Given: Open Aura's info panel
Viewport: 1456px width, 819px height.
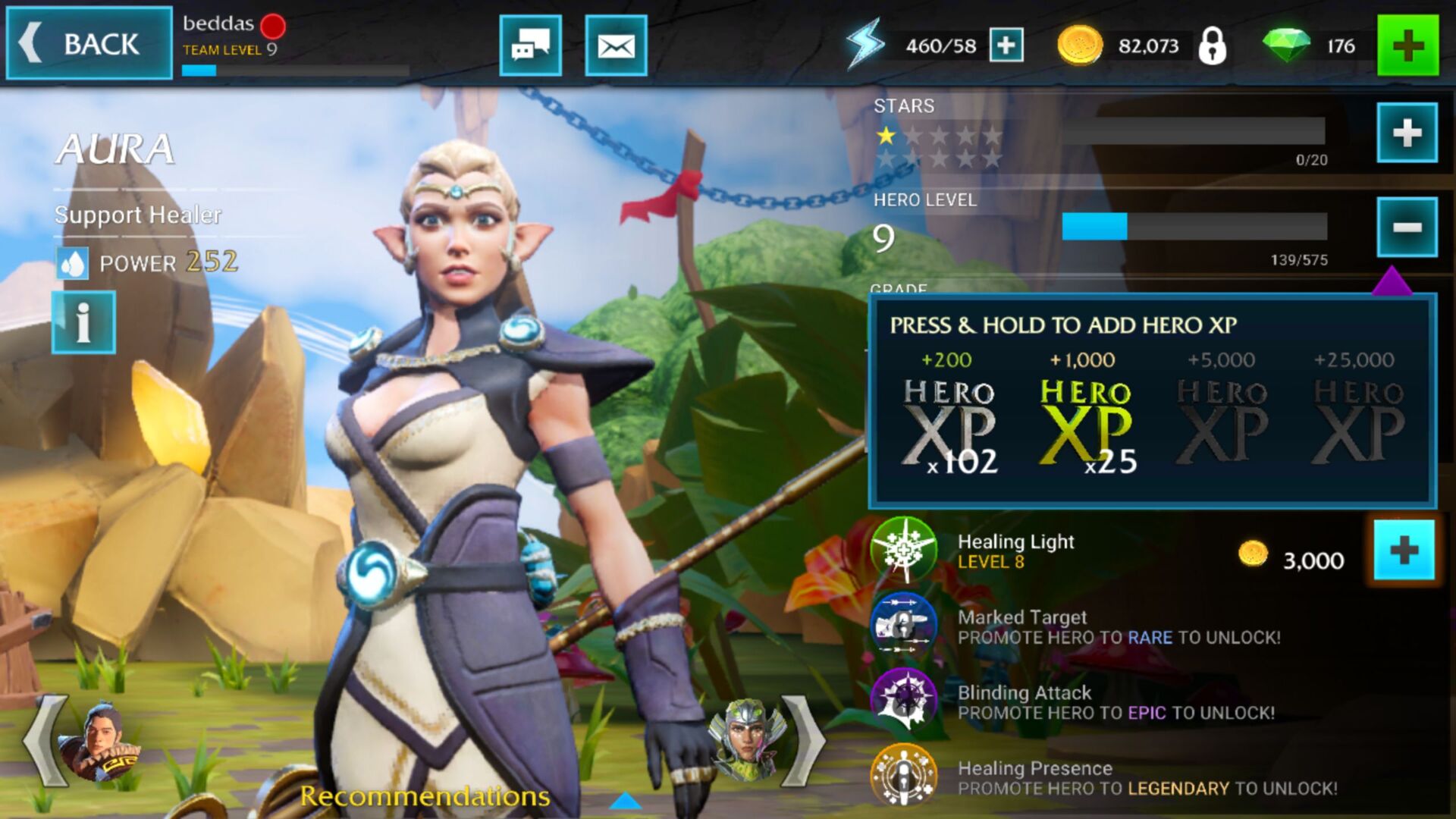Looking at the screenshot, I should click(x=83, y=322).
